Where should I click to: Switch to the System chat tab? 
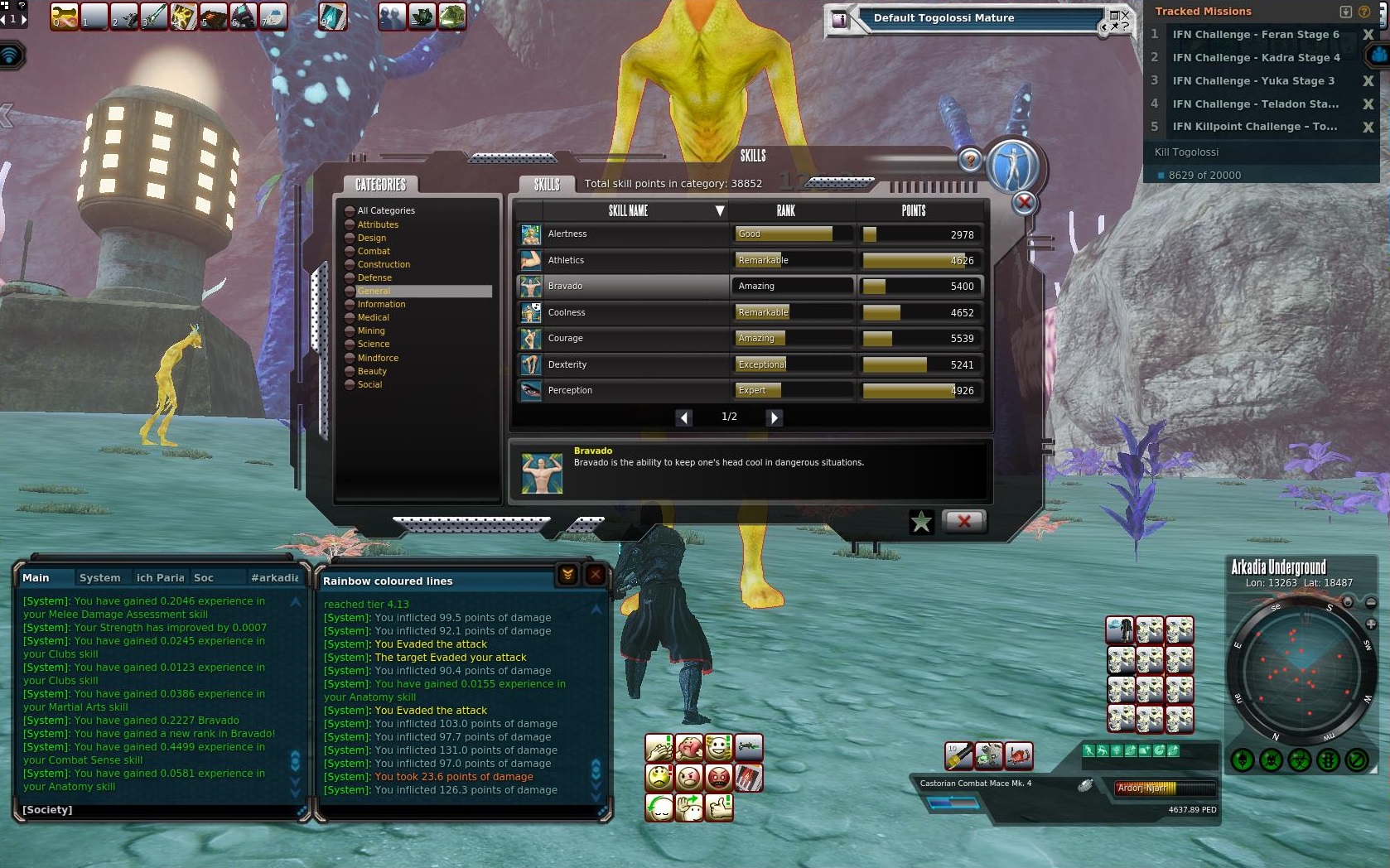click(x=99, y=578)
